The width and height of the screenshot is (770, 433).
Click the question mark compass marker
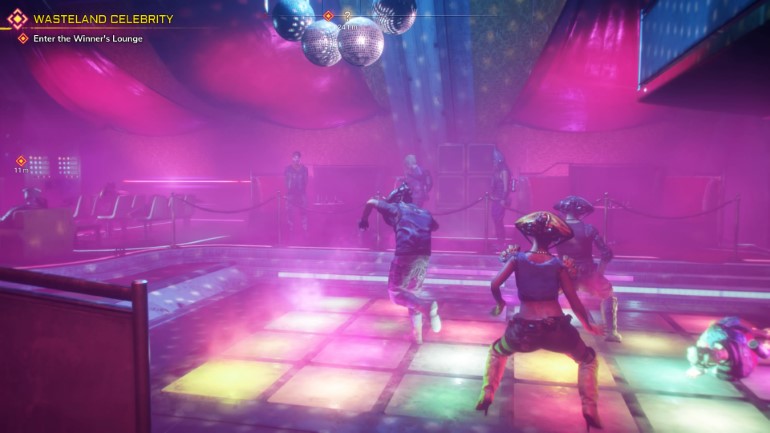pos(347,16)
